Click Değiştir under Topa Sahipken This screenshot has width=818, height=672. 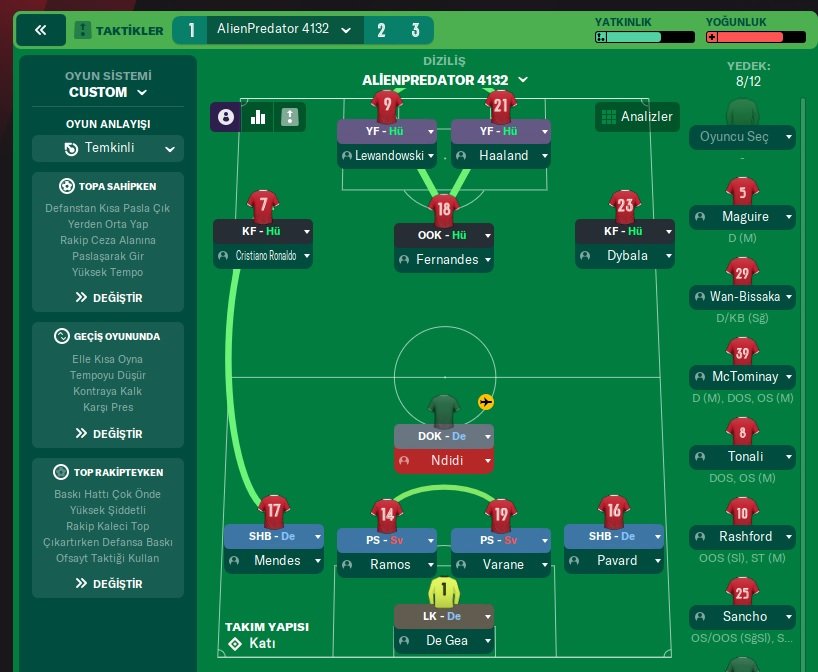(x=108, y=297)
